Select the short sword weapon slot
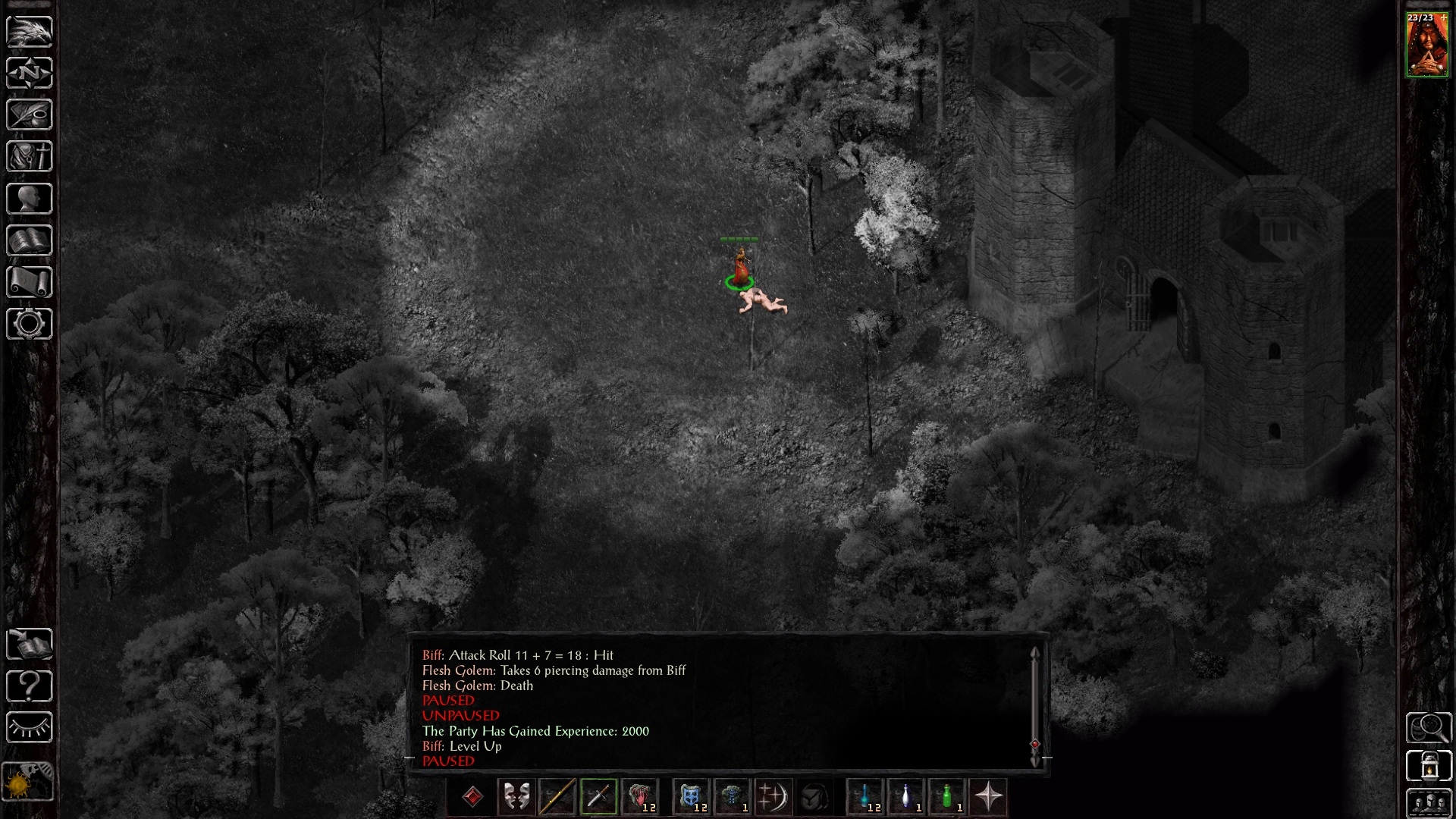The image size is (1456, 819). (x=598, y=797)
